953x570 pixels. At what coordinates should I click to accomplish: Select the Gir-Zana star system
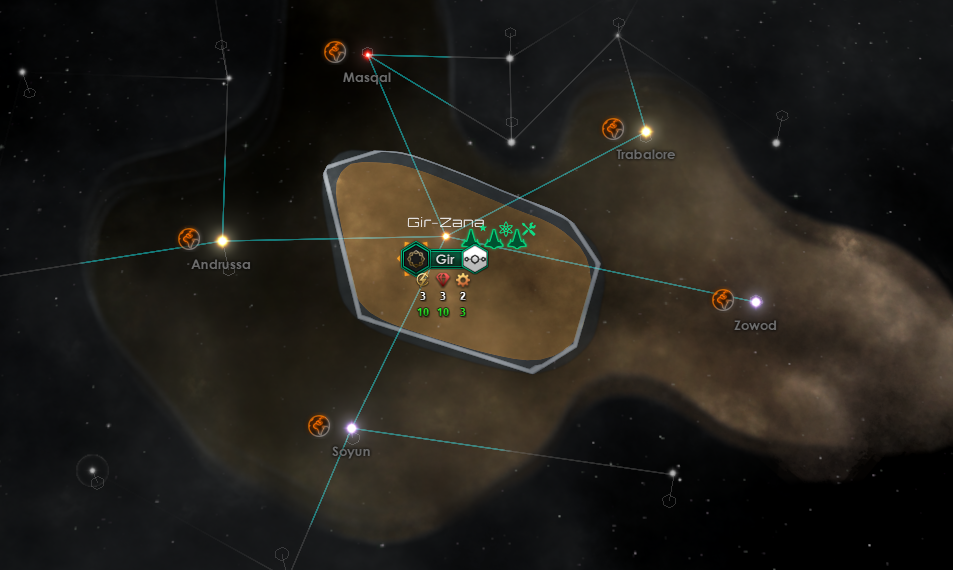[x=446, y=236]
